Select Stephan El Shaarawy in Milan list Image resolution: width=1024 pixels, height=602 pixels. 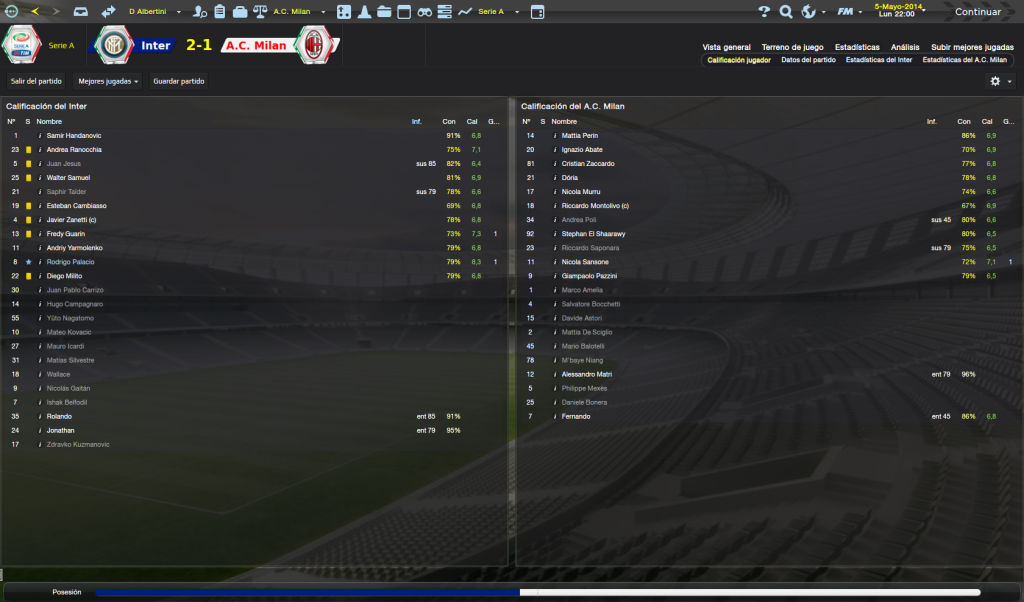point(596,233)
